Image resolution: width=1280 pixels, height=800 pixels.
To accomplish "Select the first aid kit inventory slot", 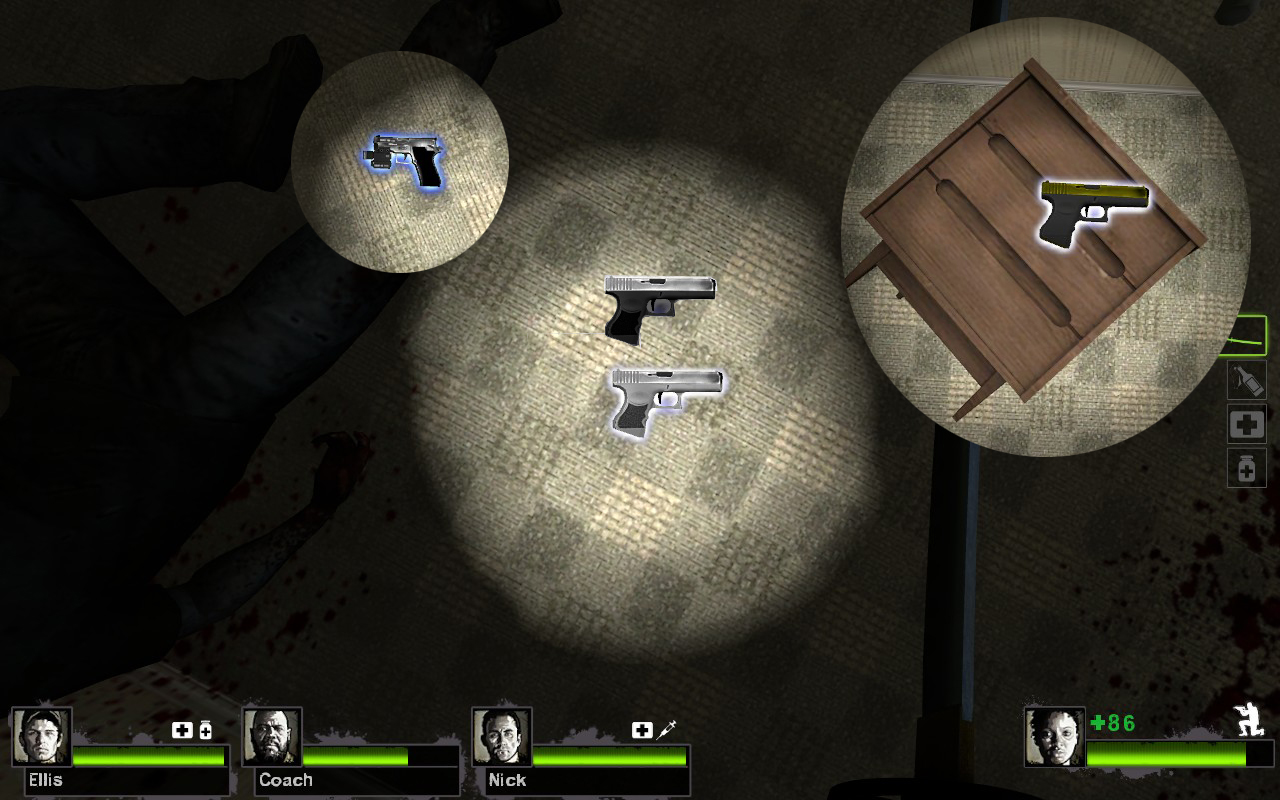I will pyautogui.click(x=1246, y=424).
